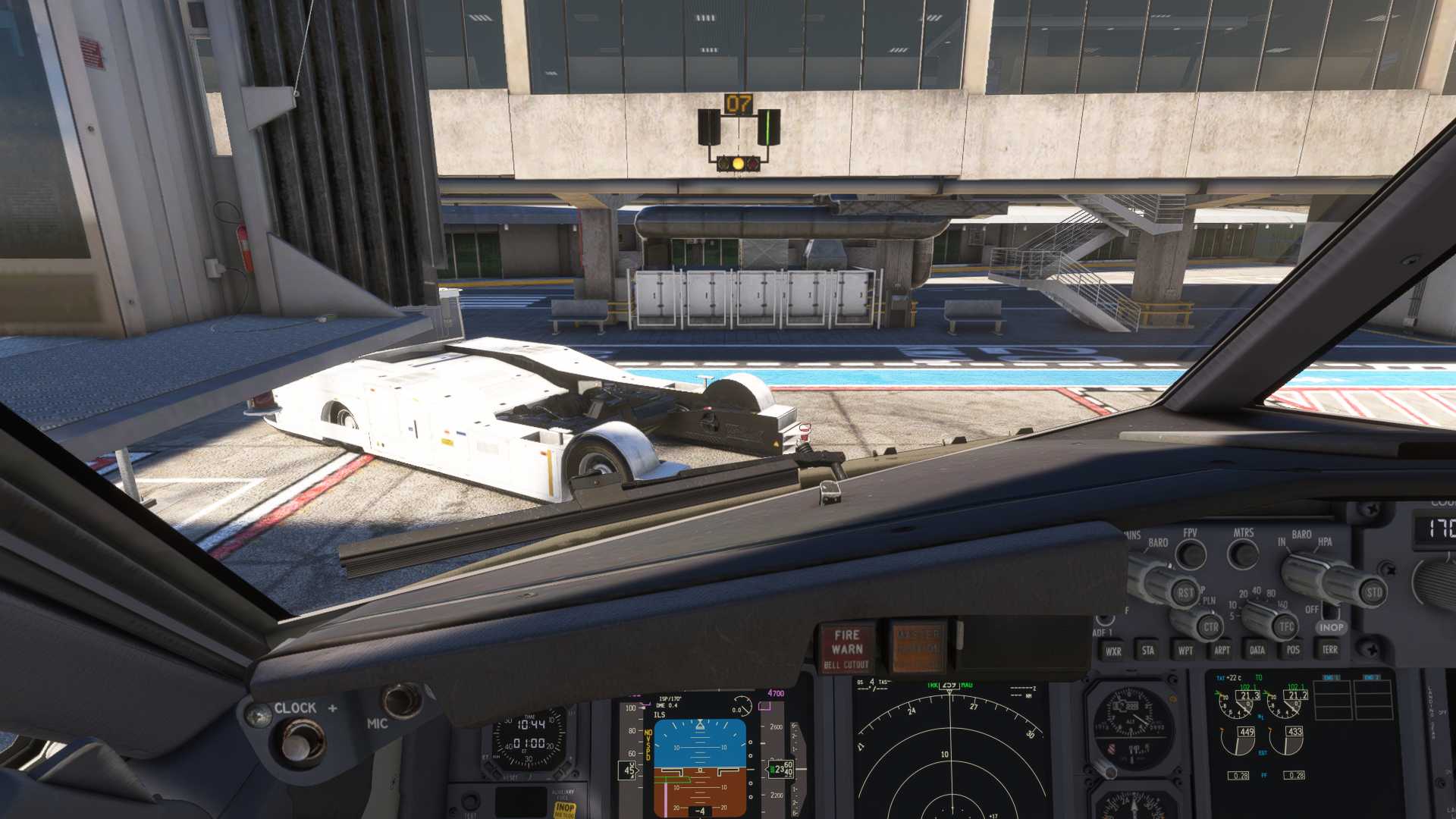Toggle the WXR weather radar button
Screen dimensions: 1456x819
point(1112,651)
